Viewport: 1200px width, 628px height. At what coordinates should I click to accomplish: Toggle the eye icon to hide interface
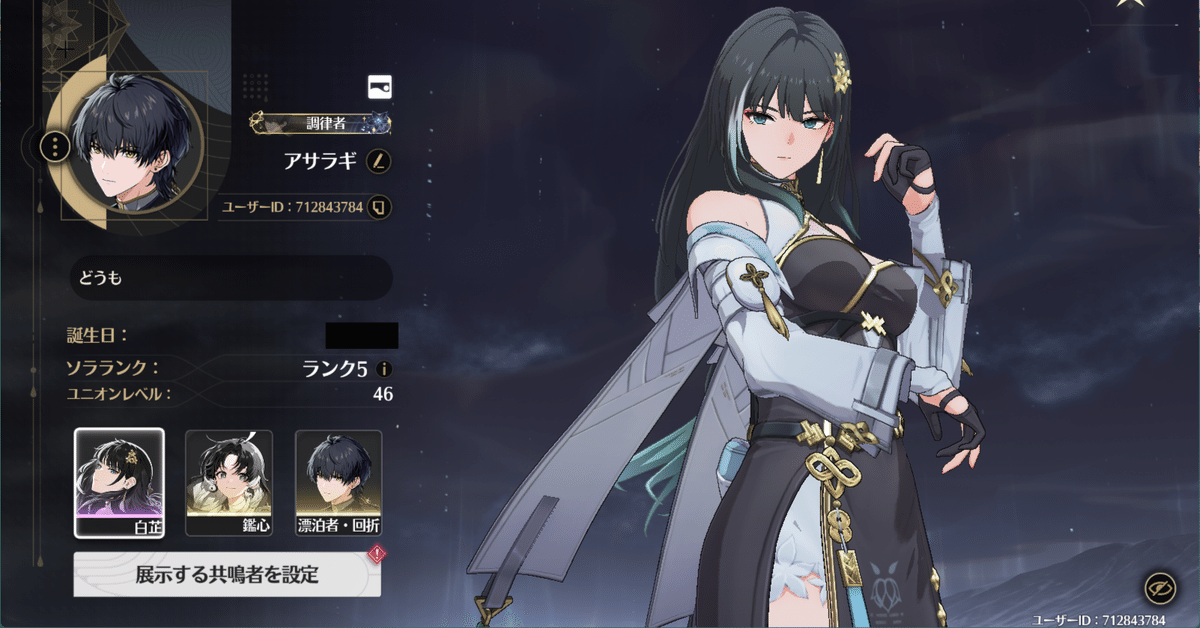coord(1159,588)
